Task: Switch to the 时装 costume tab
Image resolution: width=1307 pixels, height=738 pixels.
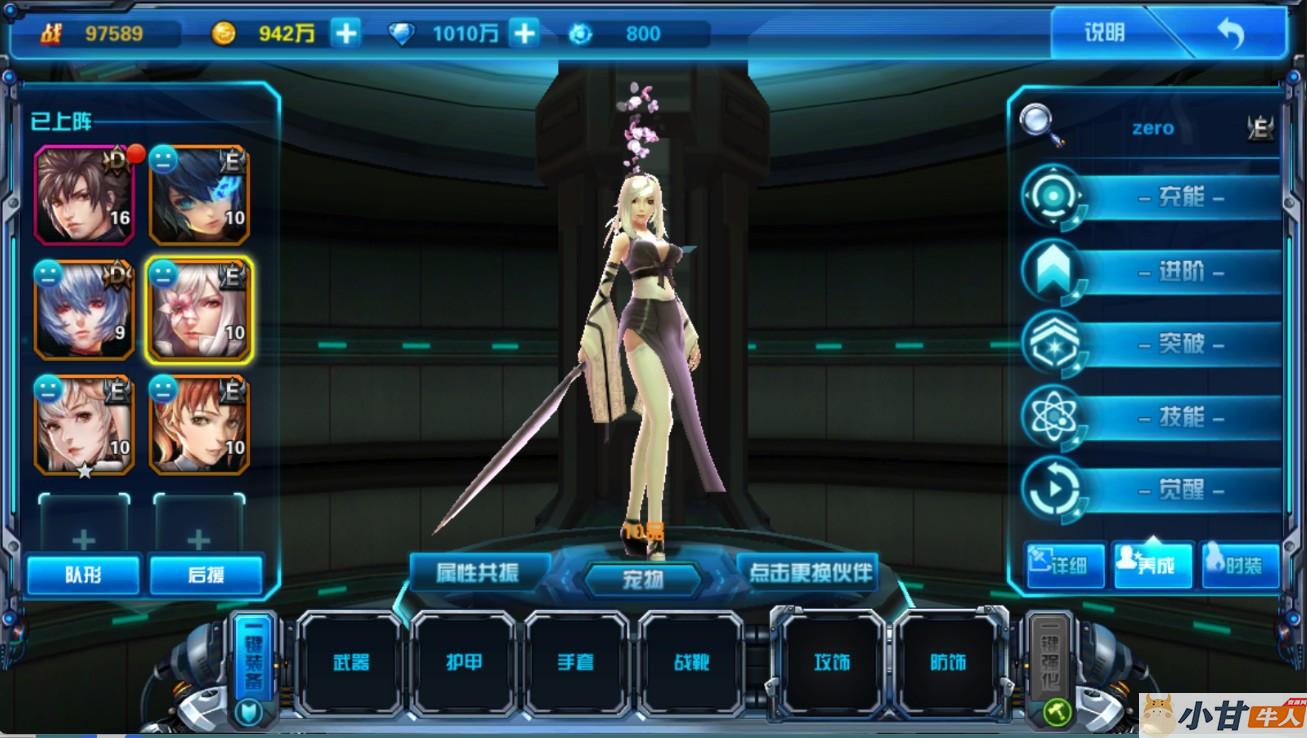Action: (1240, 566)
